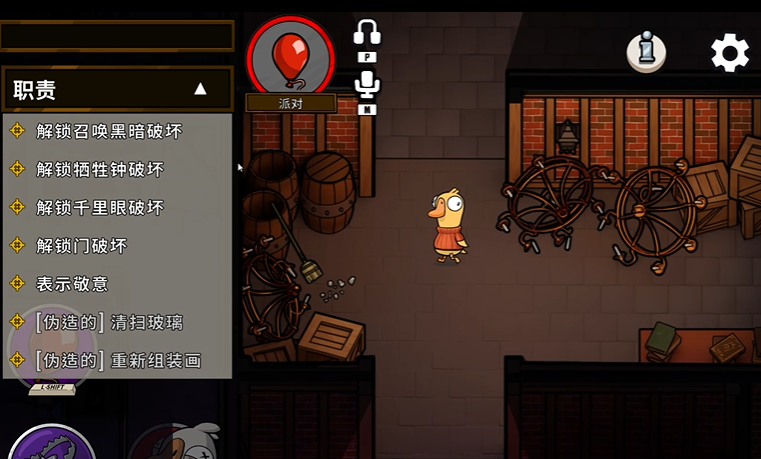761x459 pixels.
Task: Toggle the headphones audio icon
Action: point(367,35)
